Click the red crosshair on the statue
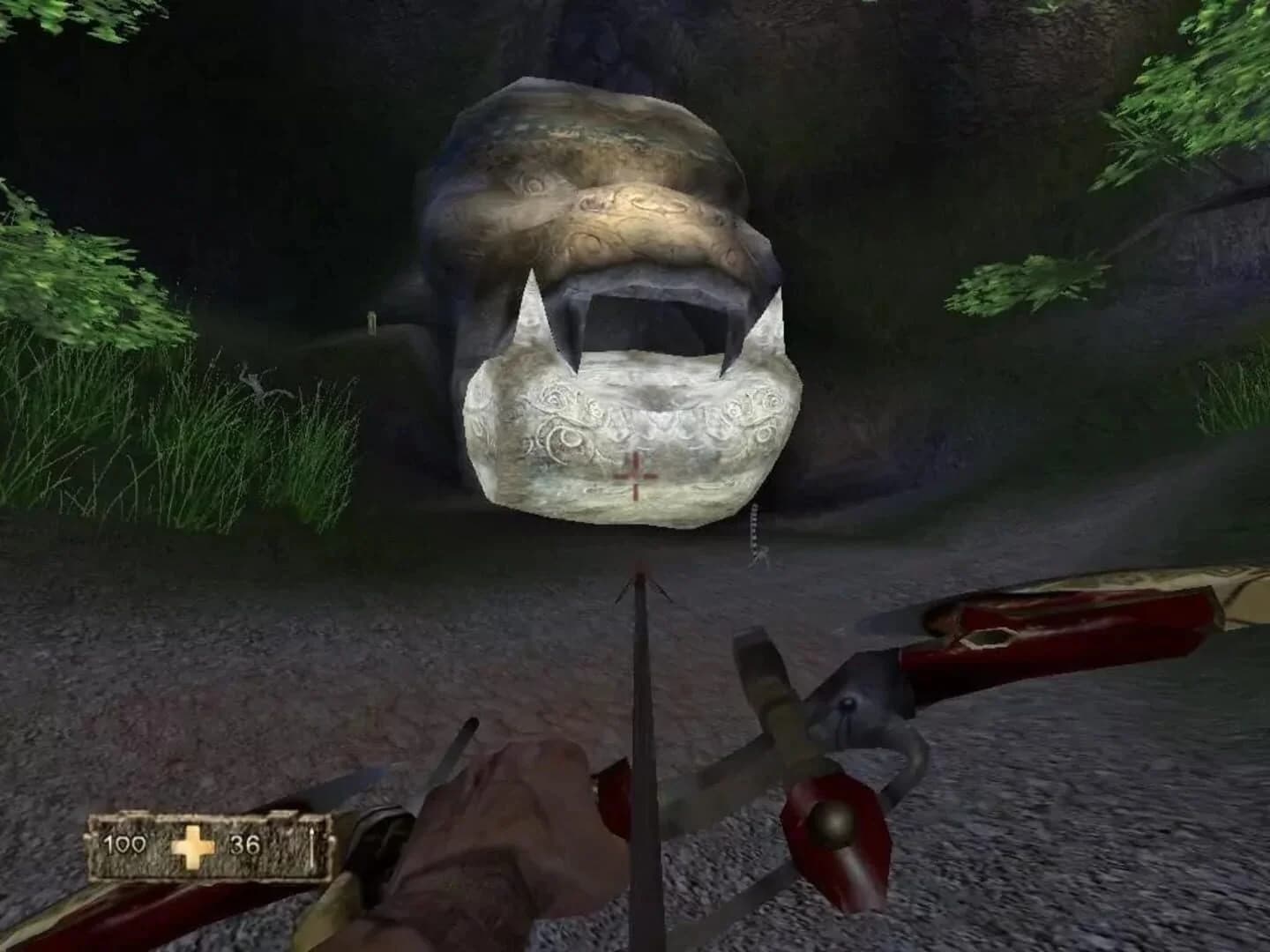The image size is (1270, 952). [637, 473]
